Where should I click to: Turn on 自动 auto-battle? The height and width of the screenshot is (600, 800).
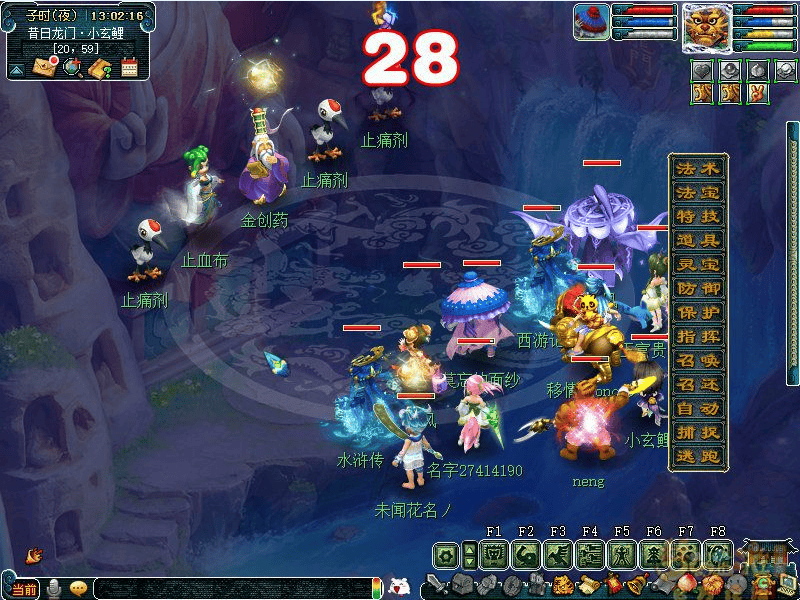click(698, 408)
